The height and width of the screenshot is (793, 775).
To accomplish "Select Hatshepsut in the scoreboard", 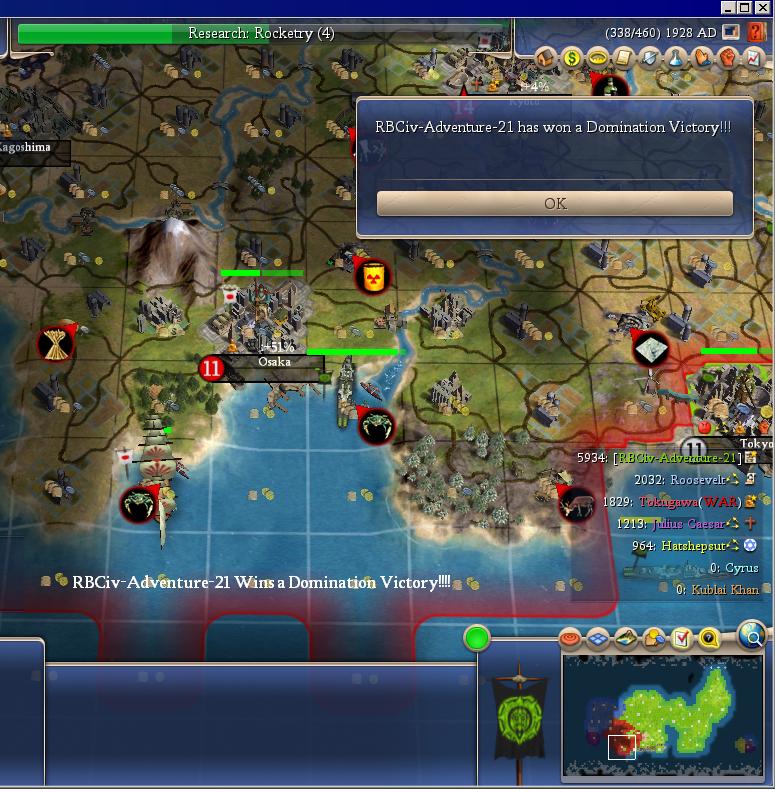I will (x=693, y=546).
